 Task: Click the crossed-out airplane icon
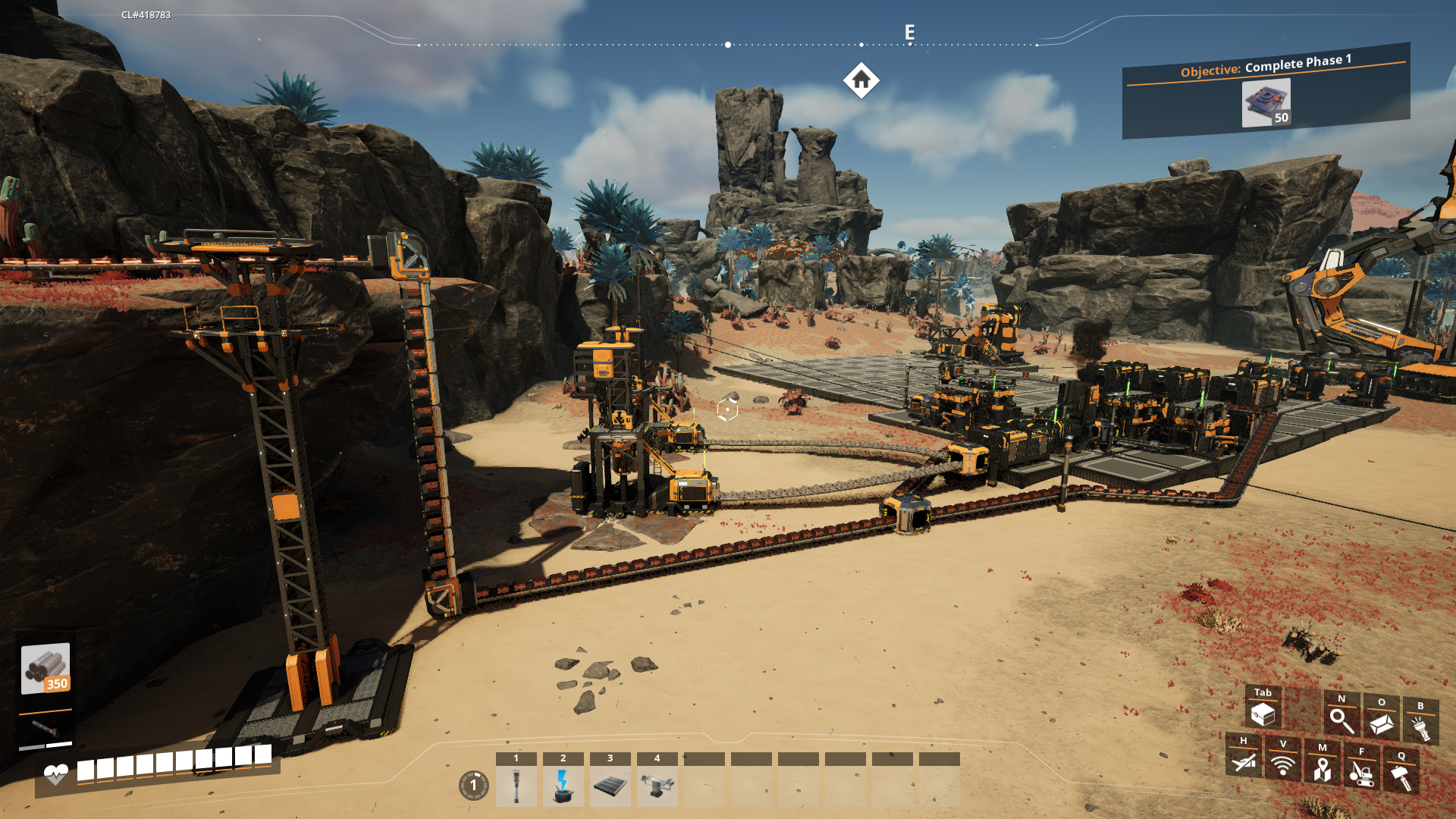tap(1244, 762)
